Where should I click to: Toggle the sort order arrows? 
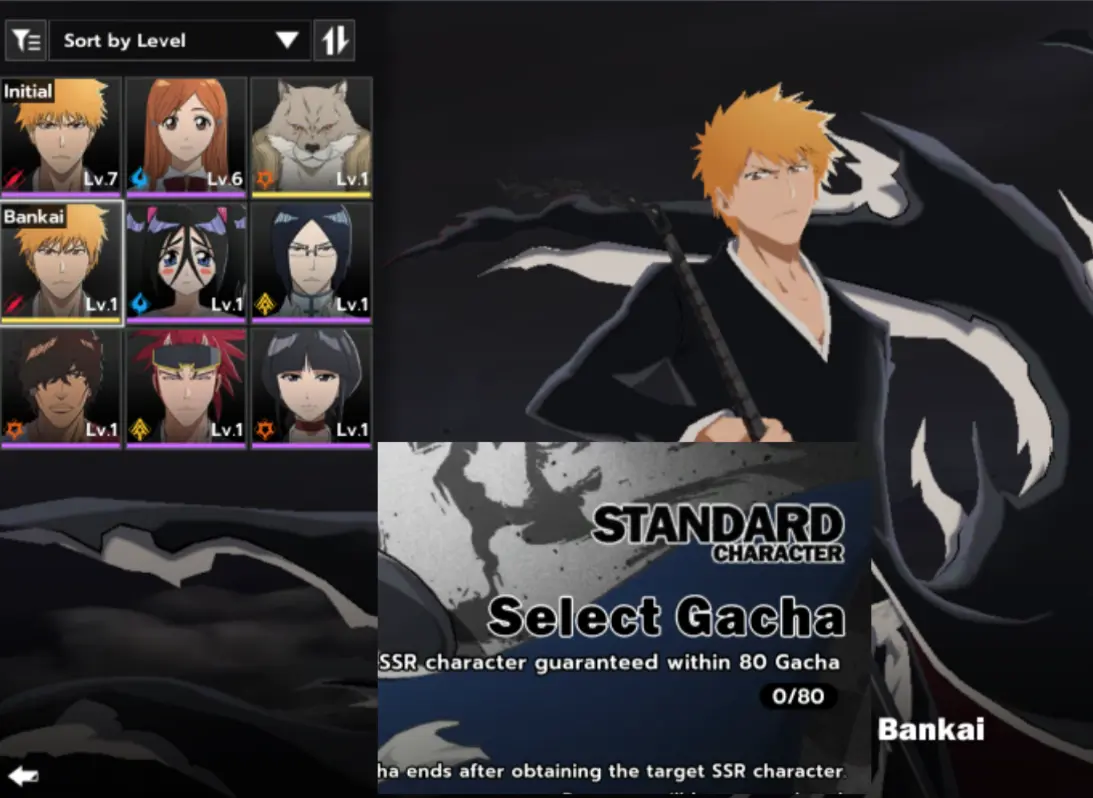tap(335, 41)
